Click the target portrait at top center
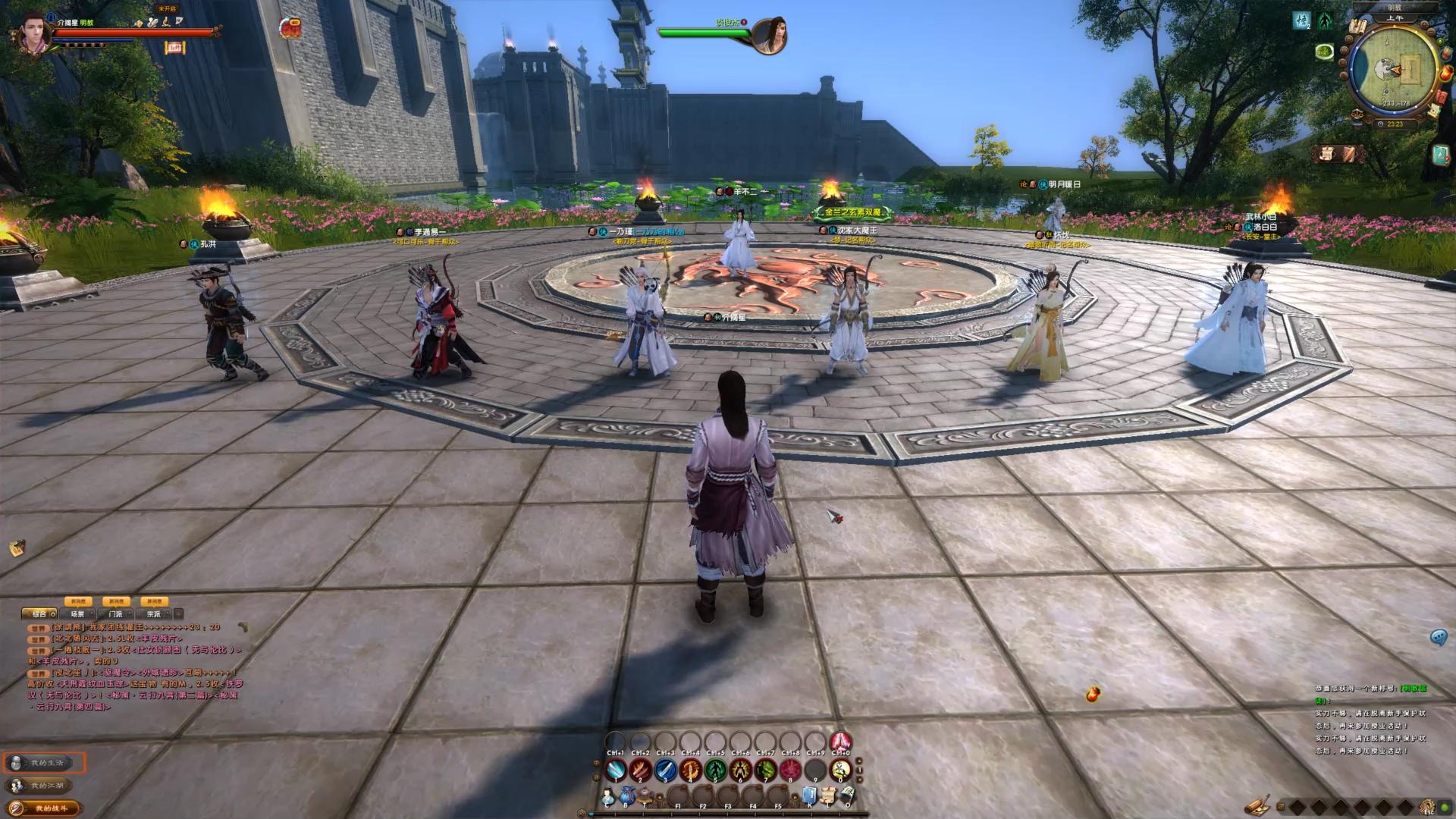Viewport: 1456px width, 819px height. (768, 35)
